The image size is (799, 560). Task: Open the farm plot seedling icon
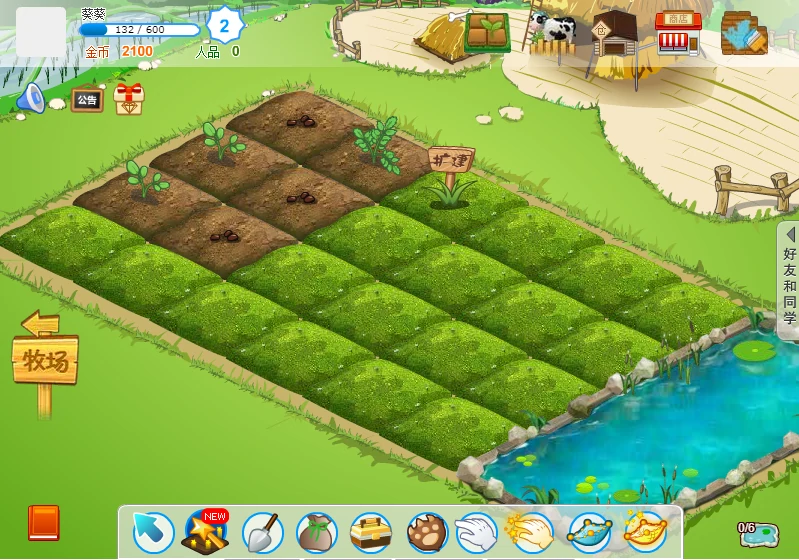[x=486, y=31]
